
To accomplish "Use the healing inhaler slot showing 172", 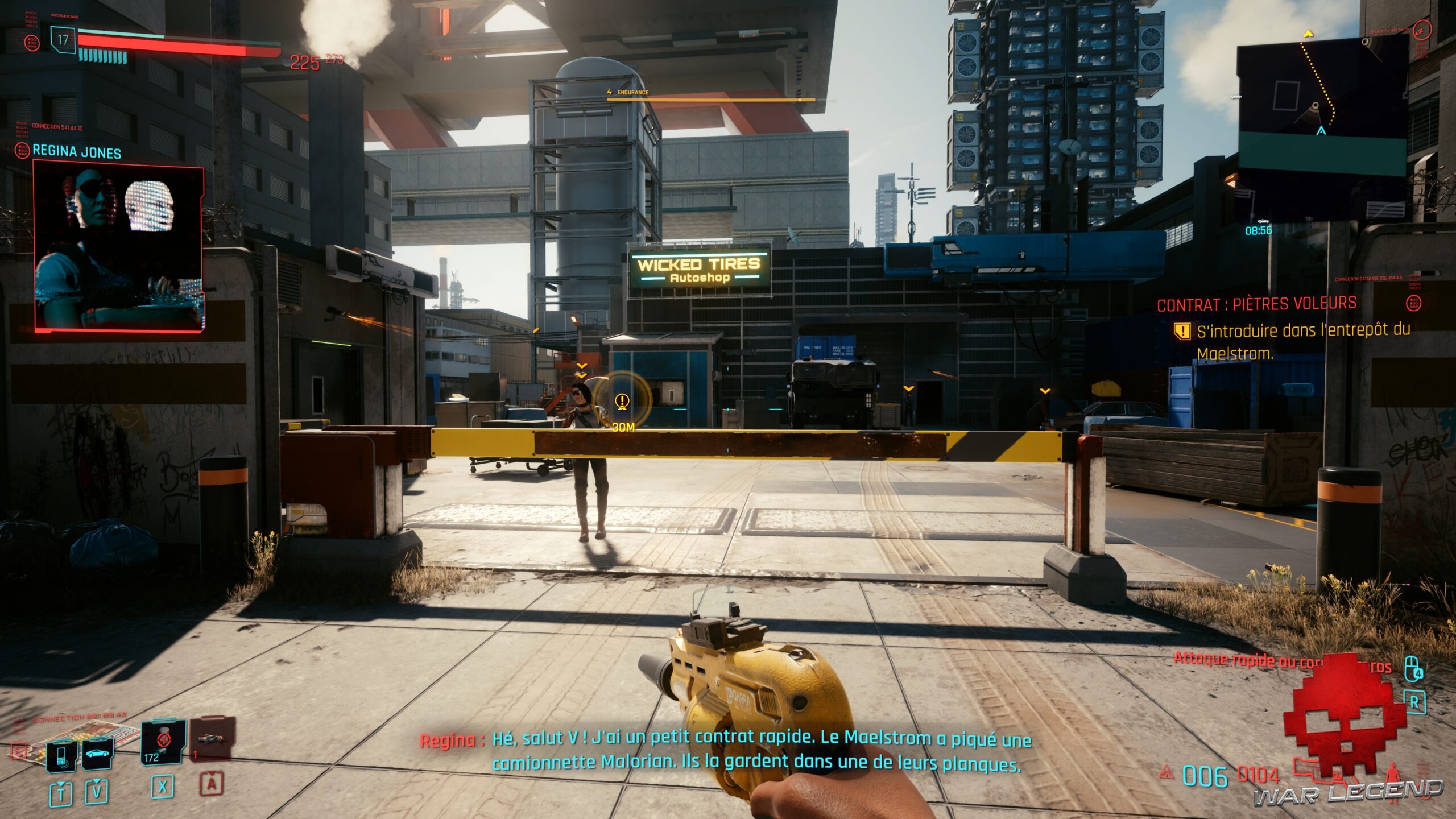I will (163, 742).
